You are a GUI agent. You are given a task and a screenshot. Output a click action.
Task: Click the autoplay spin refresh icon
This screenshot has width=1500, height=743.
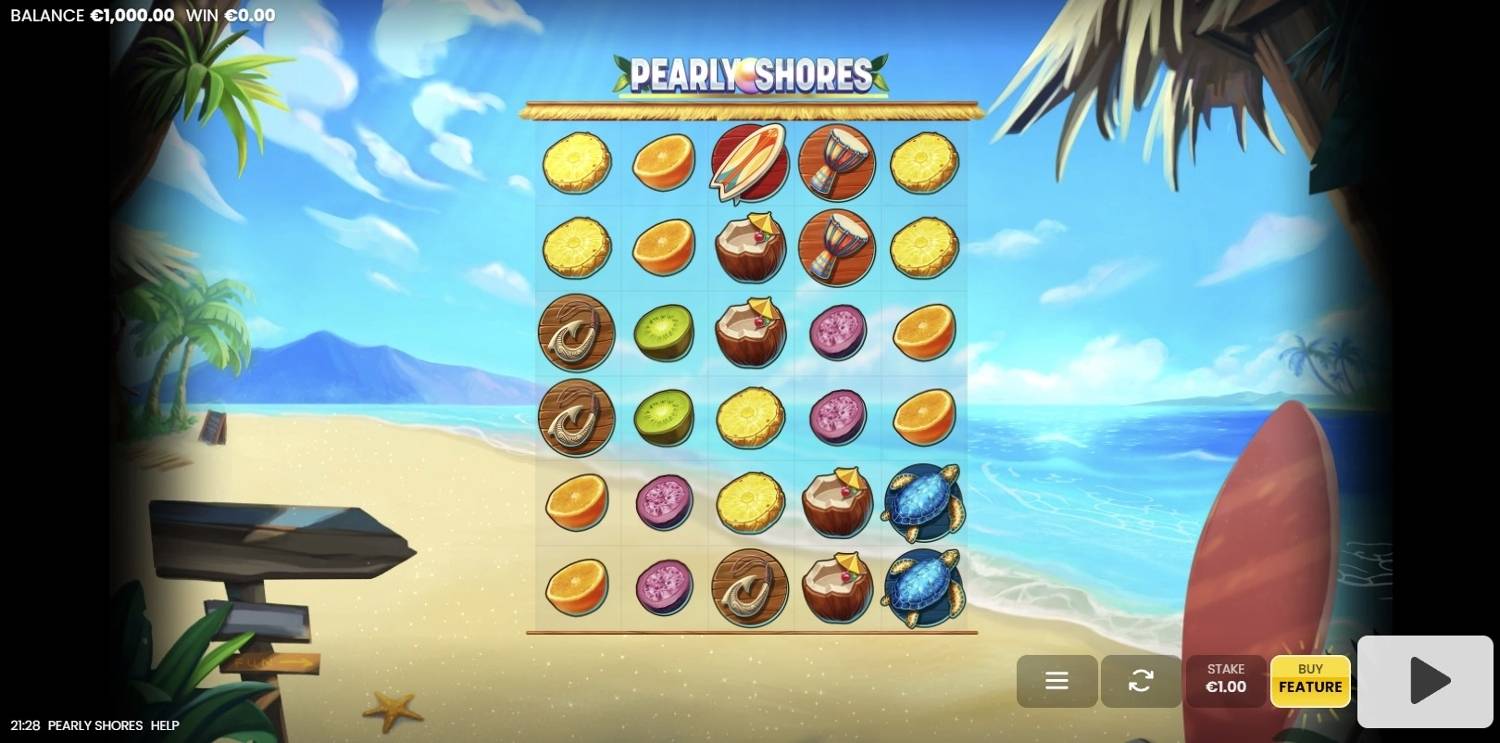click(x=1141, y=681)
